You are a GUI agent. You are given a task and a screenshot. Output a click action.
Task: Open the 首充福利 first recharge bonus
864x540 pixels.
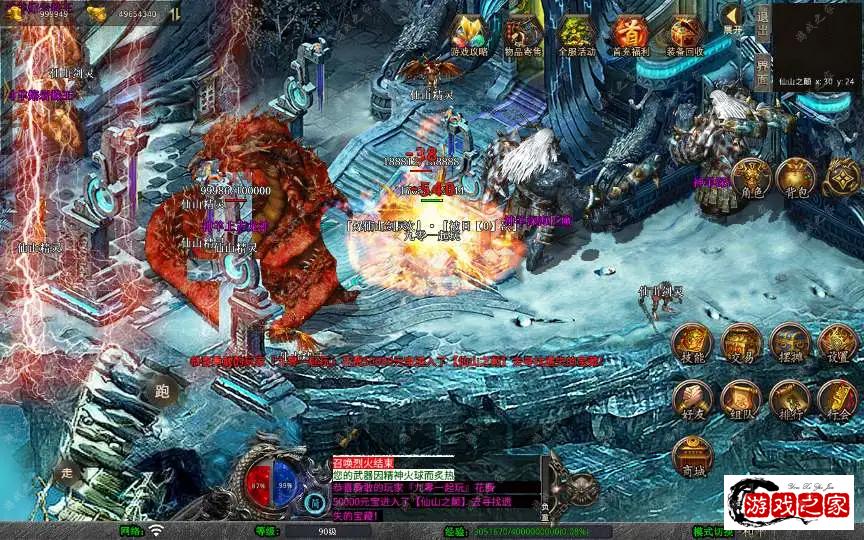click(x=631, y=35)
